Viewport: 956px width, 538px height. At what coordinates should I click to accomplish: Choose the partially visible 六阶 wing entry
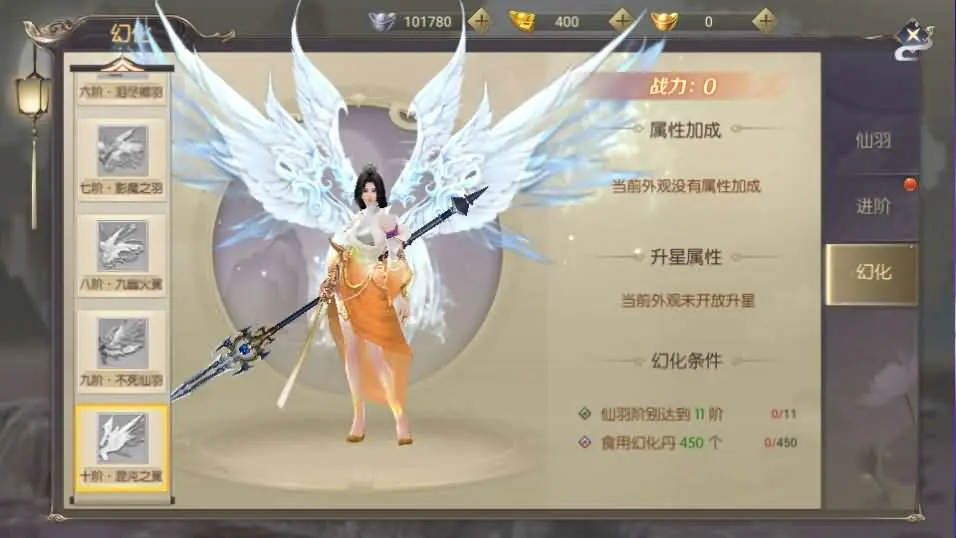point(122,89)
